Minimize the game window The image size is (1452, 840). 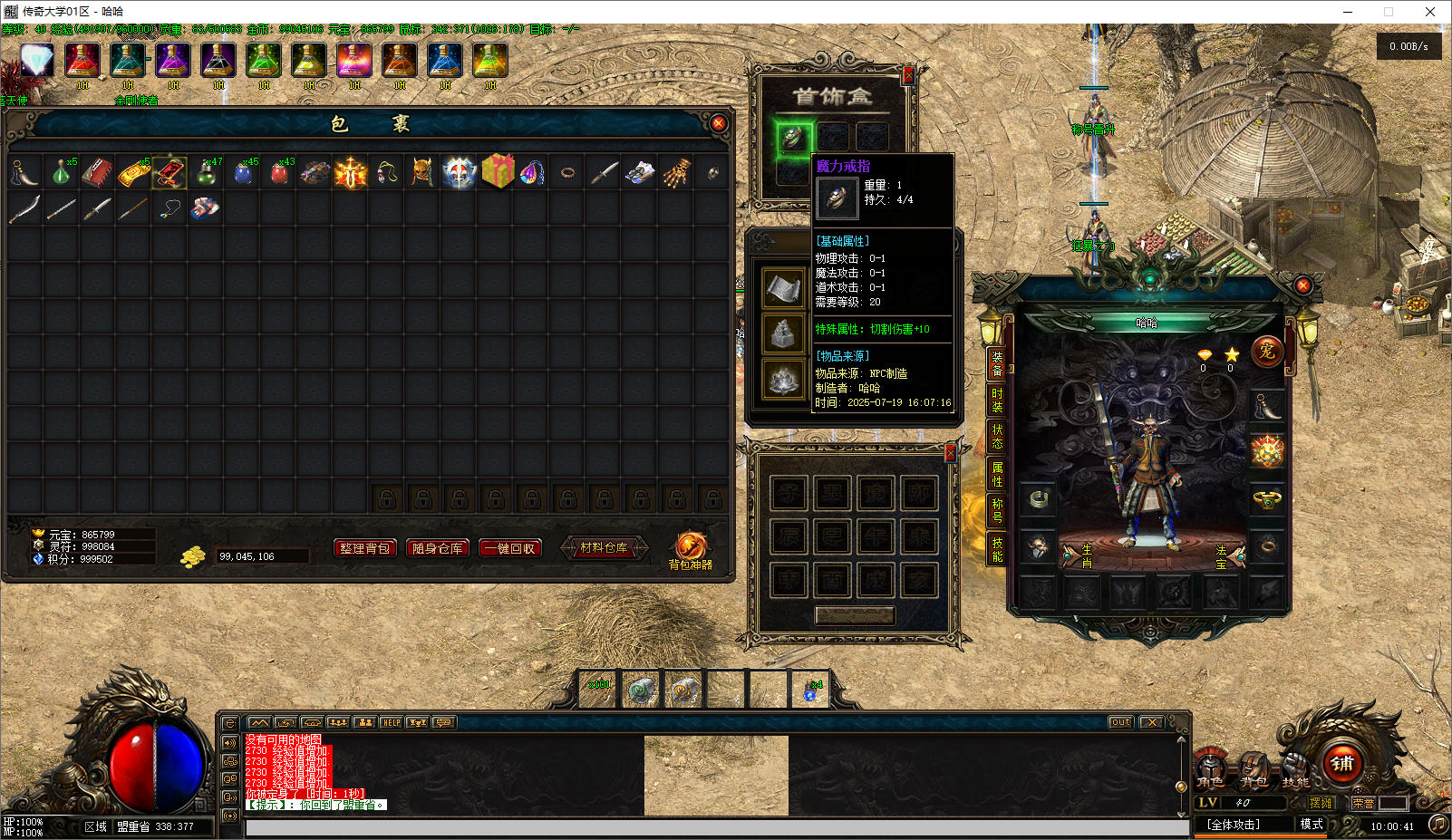click(1348, 12)
